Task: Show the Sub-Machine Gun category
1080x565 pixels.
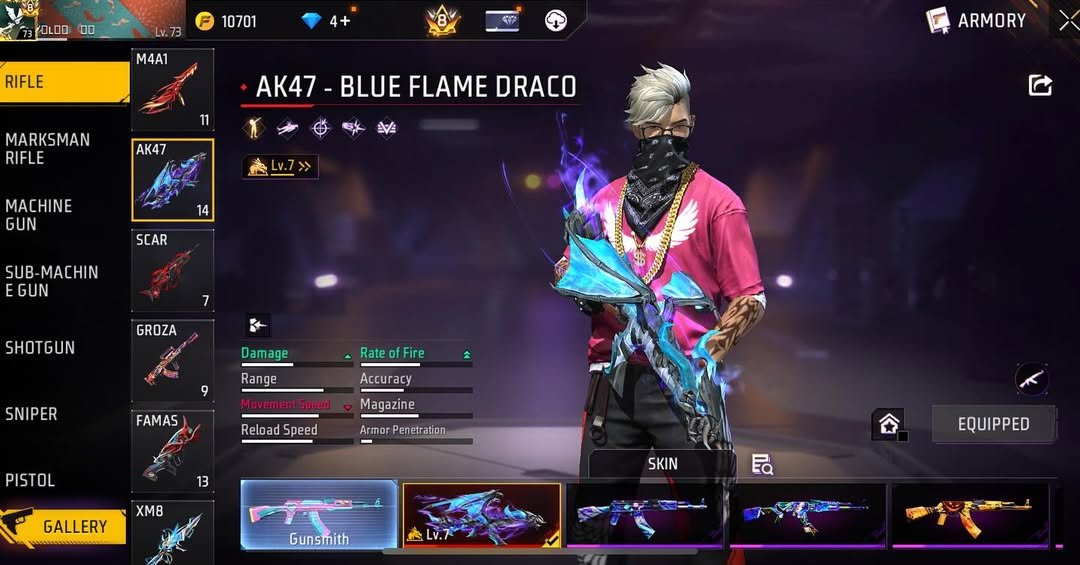Action: [x=60, y=281]
